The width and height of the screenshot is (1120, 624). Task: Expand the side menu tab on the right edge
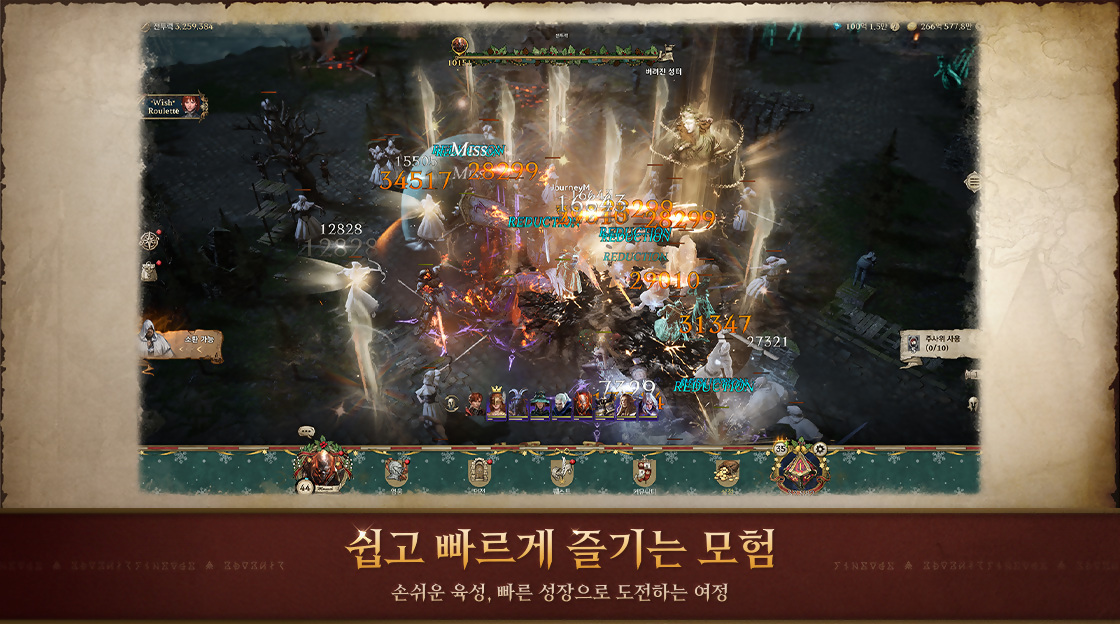970,182
